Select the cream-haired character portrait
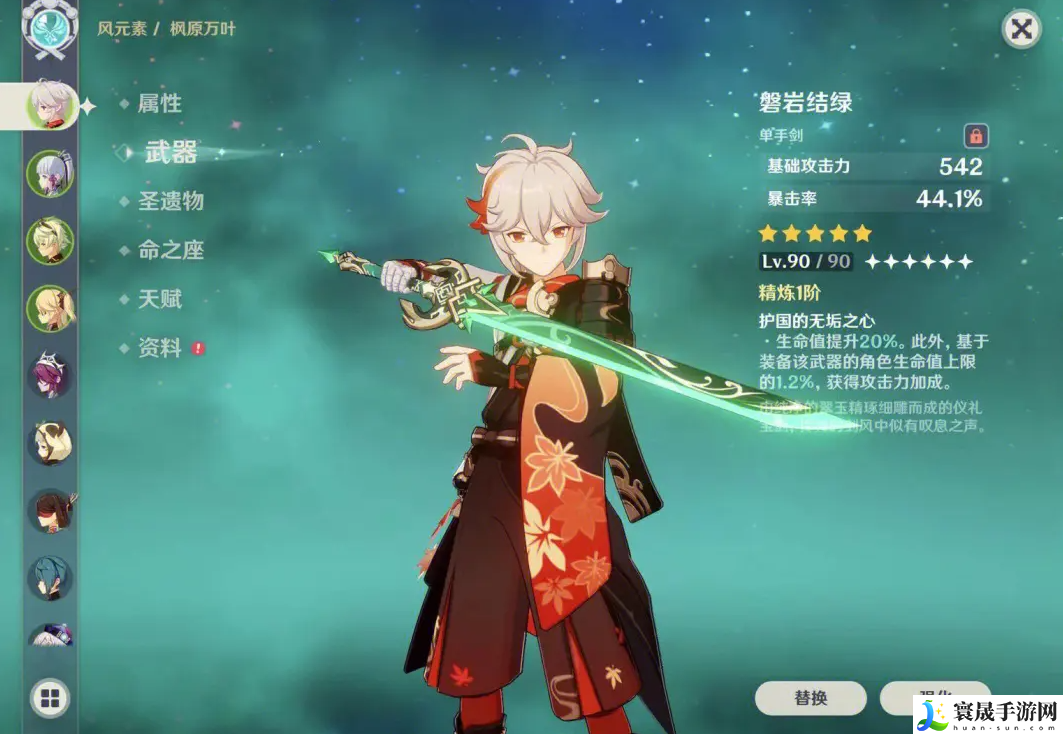 point(50,443)
